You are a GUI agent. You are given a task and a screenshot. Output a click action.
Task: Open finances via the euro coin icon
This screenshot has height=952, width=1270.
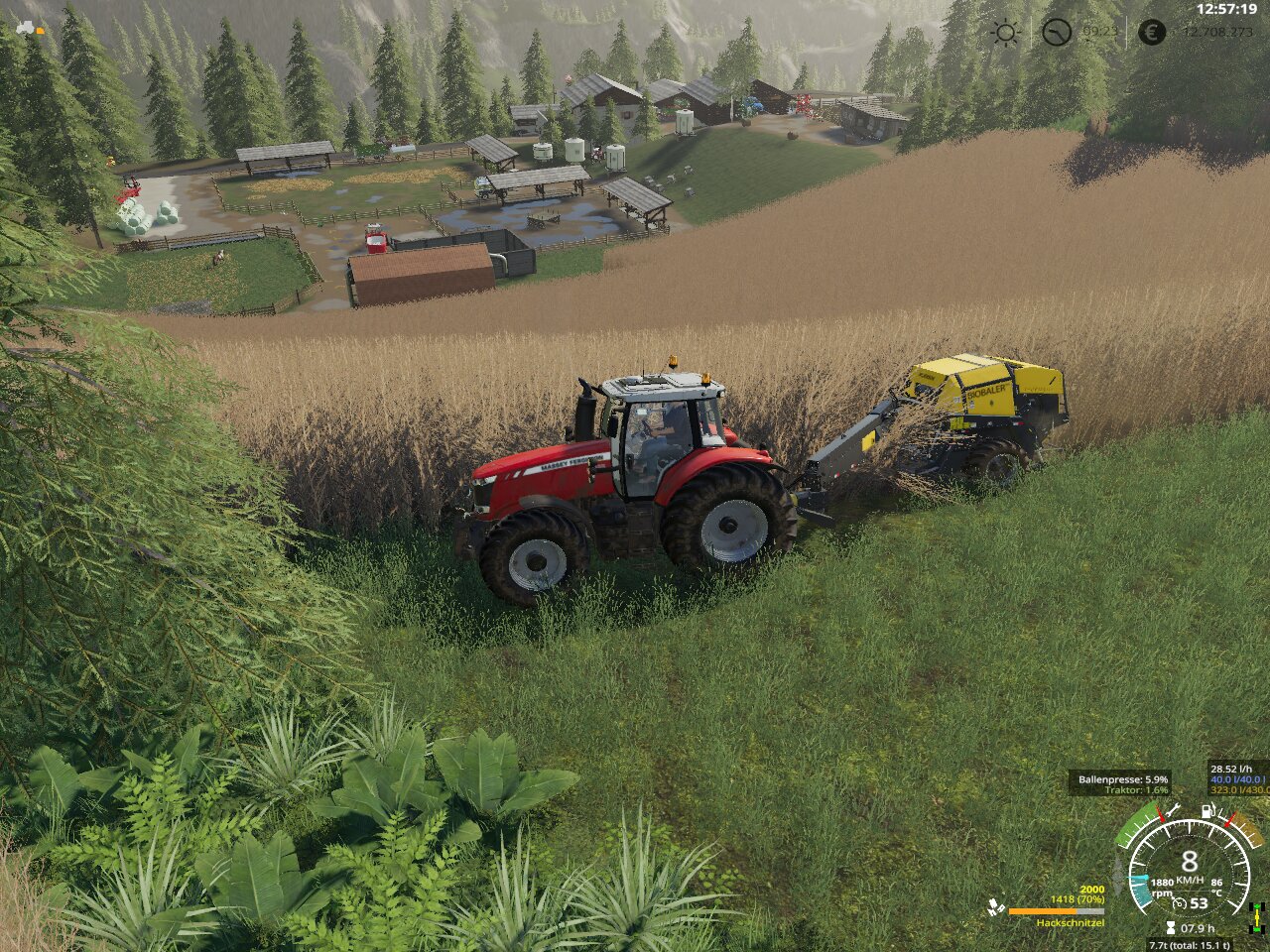coord(1151,33)
